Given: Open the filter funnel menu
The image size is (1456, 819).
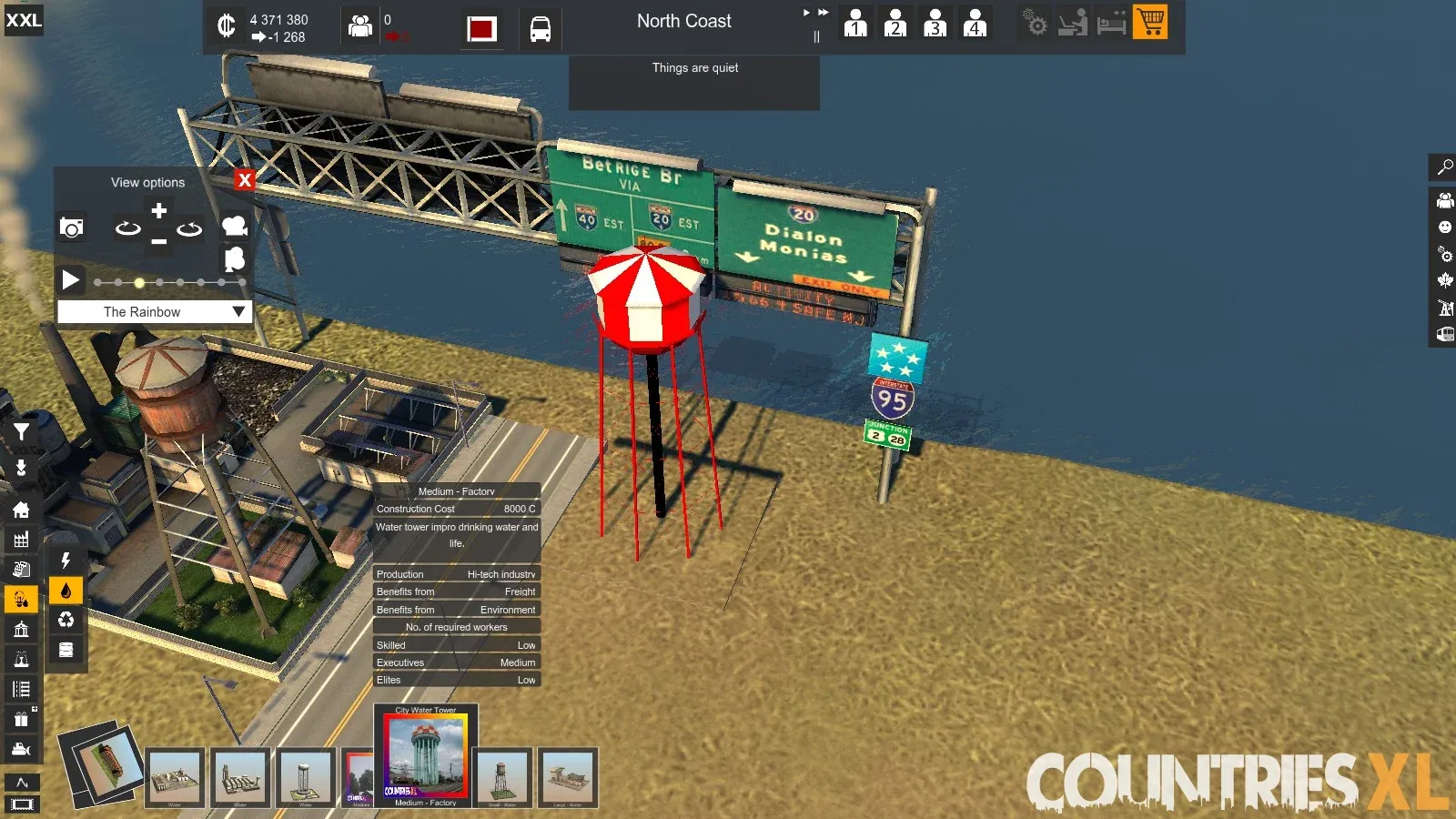Looking at the screenshot, I should click(21, 432).
